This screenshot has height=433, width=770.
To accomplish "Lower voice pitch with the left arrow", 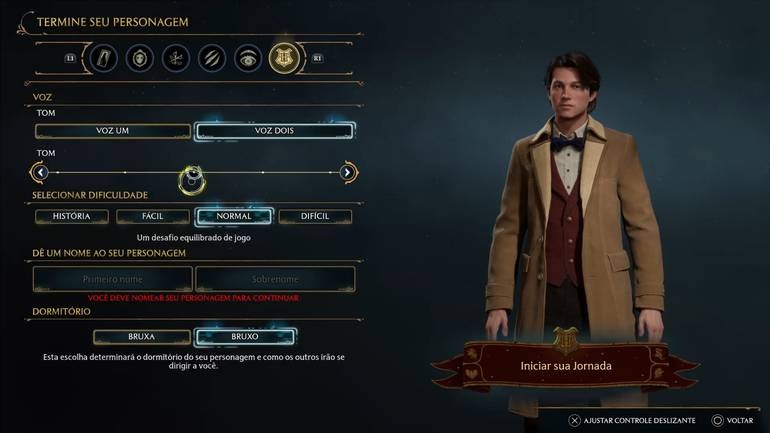I will click(x=40, y=173).
